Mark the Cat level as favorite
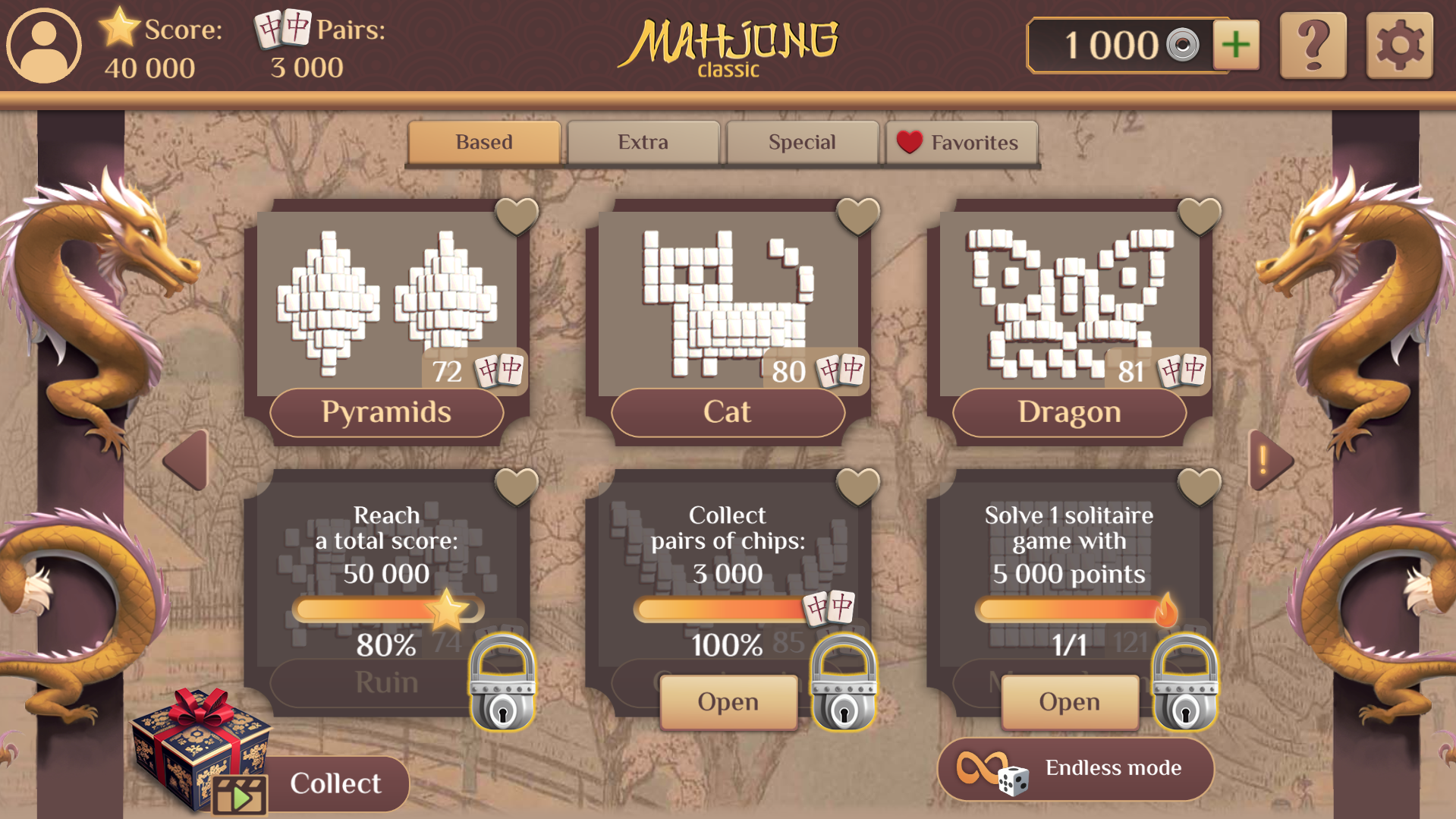 pos(858,215)
